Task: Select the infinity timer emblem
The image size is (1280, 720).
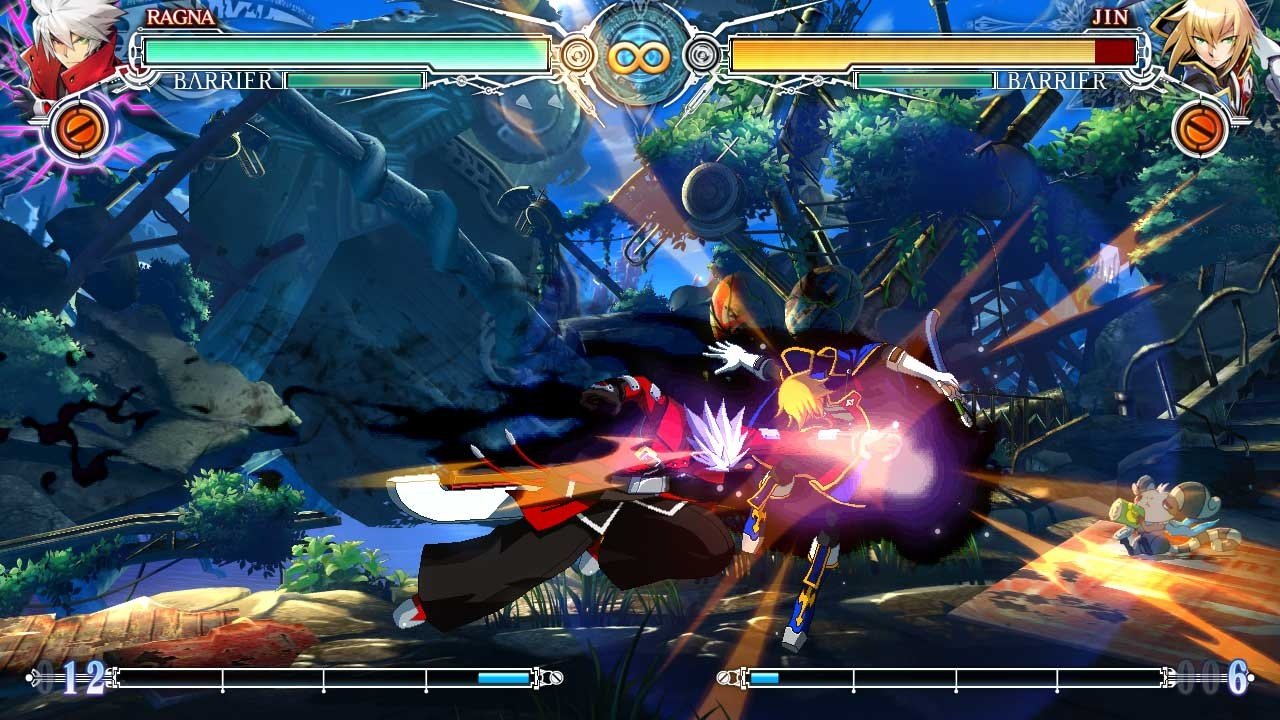Action: [x=640, y=55]
